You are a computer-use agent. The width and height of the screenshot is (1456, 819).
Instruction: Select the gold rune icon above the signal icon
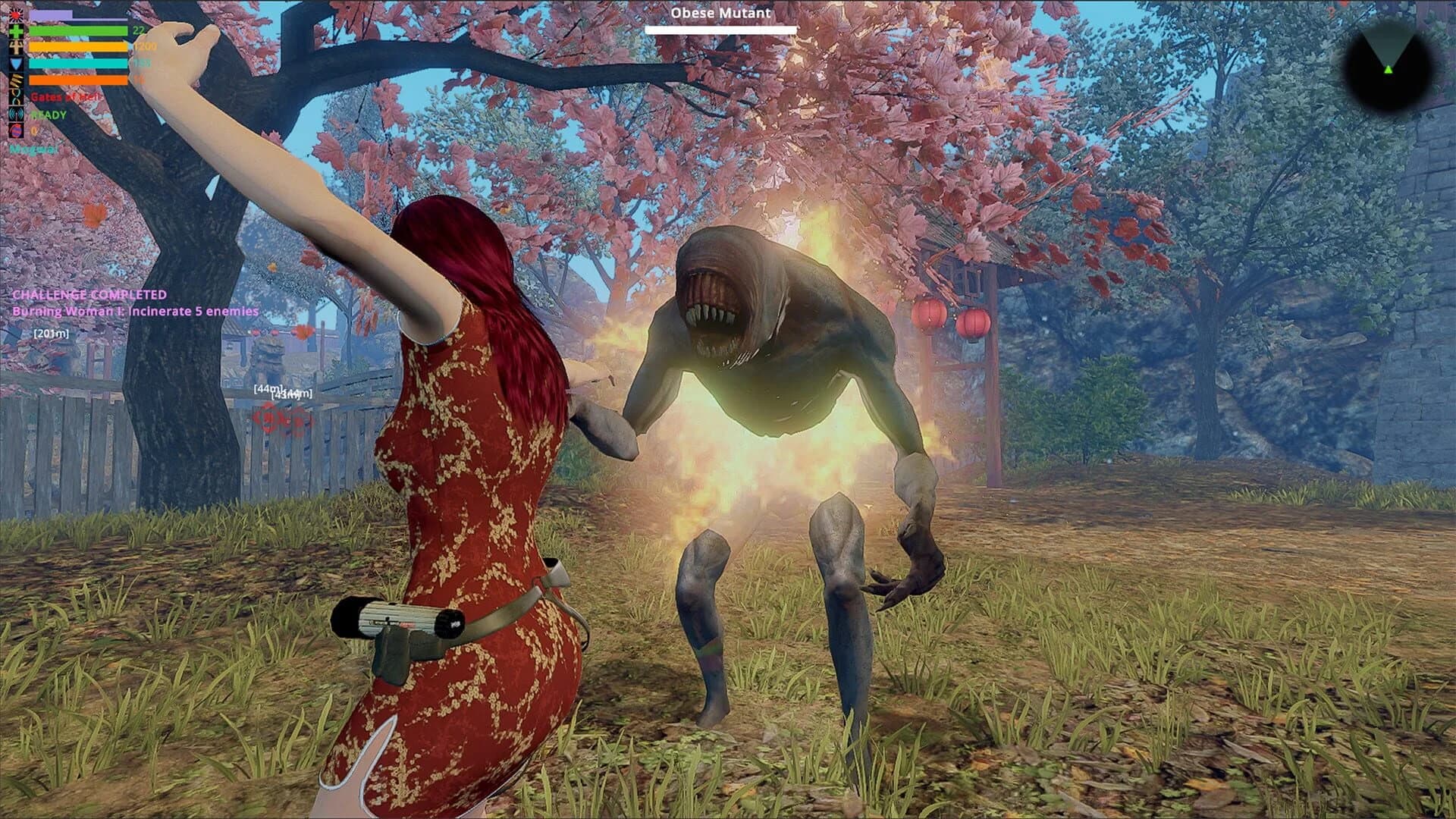coord(16,97)
